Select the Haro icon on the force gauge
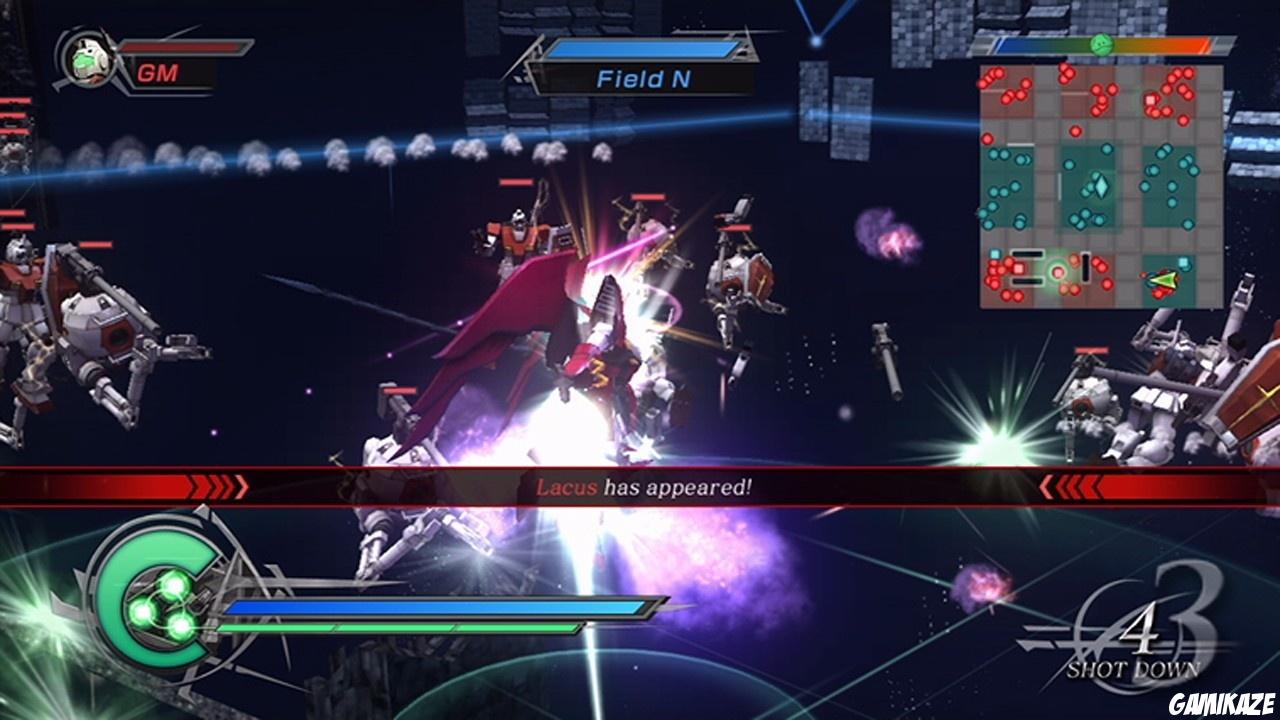The width and height of the screenshot is (1280, 720). (x=1101, y=44)
